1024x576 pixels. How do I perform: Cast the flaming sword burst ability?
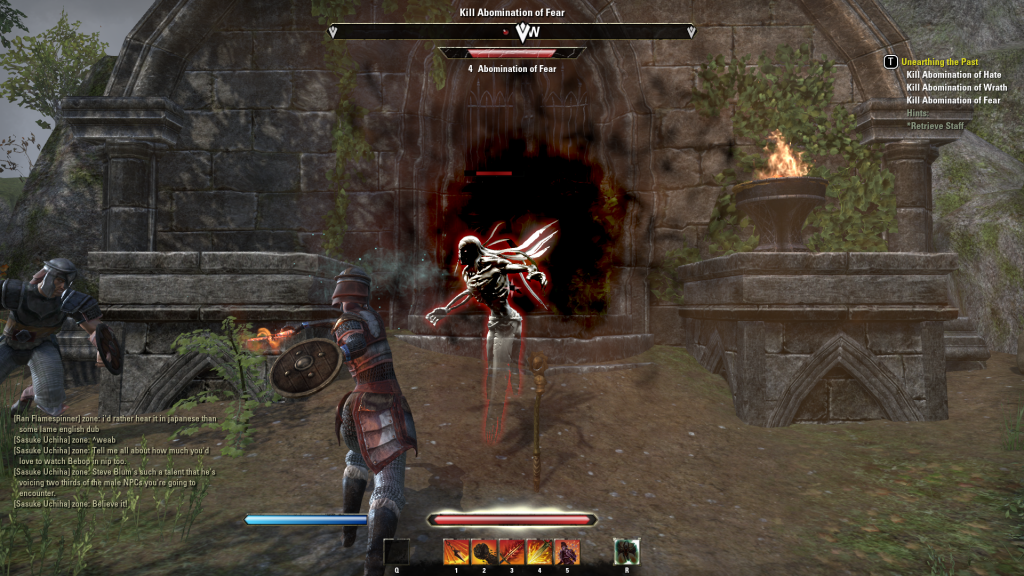point(539,551)
